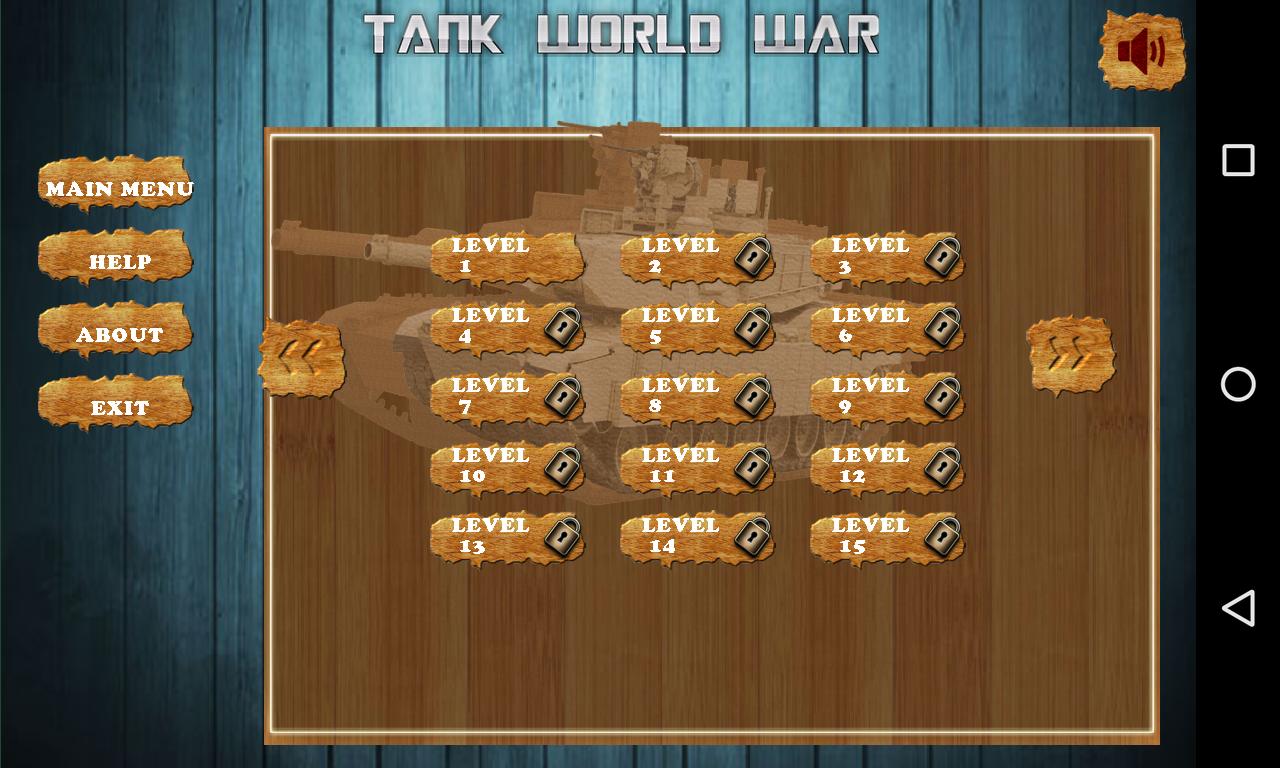Select the locked Level 9 padlock icon
The width and height of the screenshot is (1280, 768).
942,398
